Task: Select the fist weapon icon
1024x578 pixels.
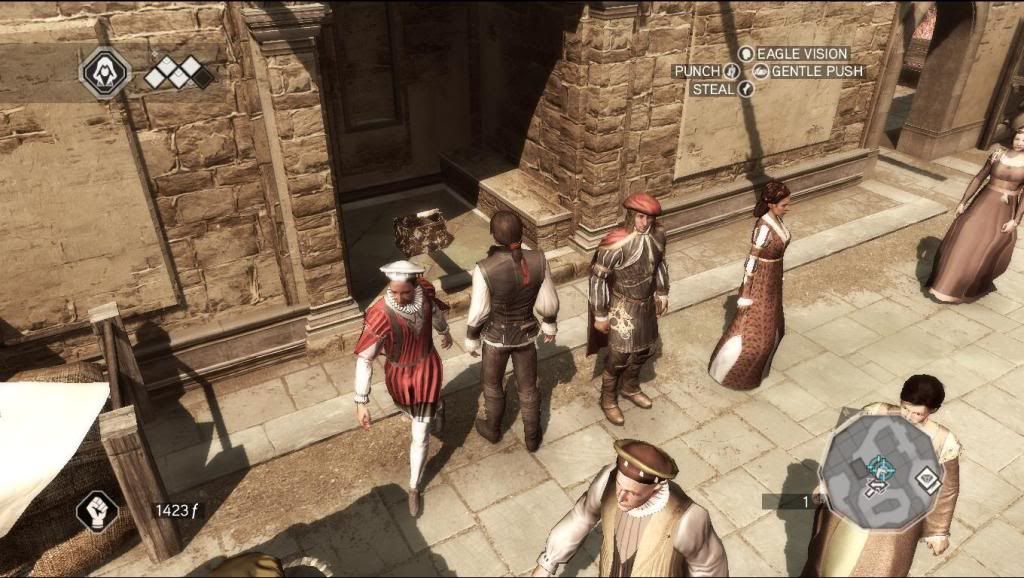Action: (x=97, y=511)
